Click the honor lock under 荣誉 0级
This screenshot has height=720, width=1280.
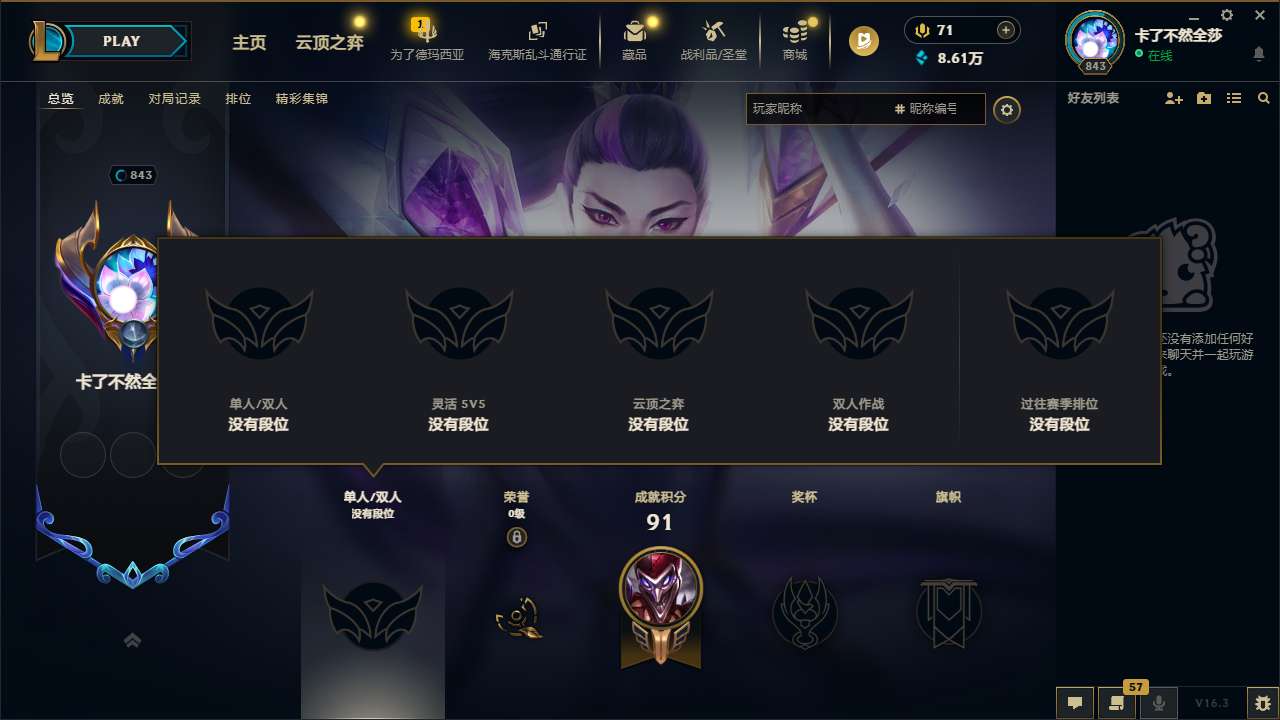518,538
